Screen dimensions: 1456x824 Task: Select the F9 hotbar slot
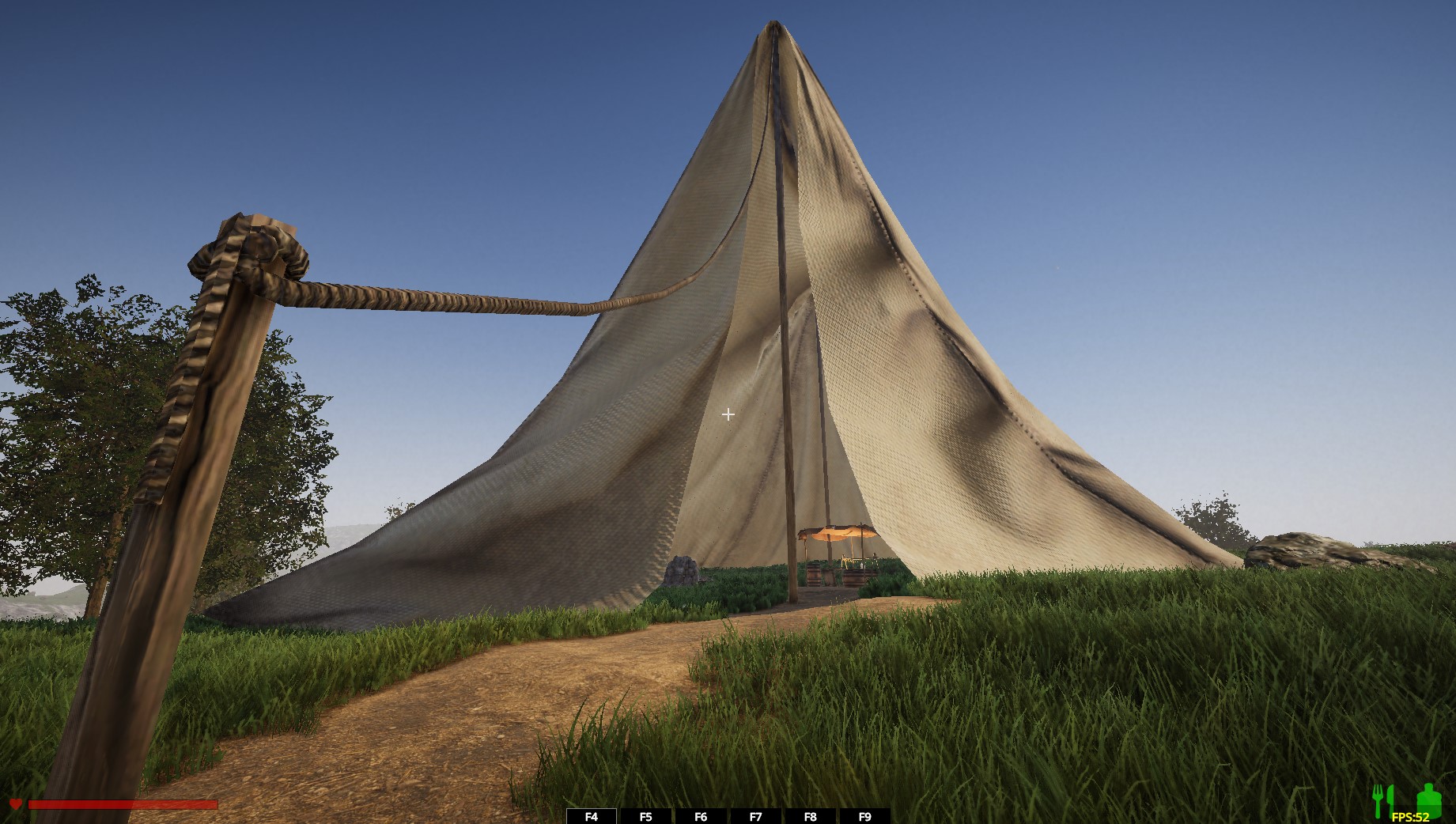pyautogui.click(x=864, y=816)
